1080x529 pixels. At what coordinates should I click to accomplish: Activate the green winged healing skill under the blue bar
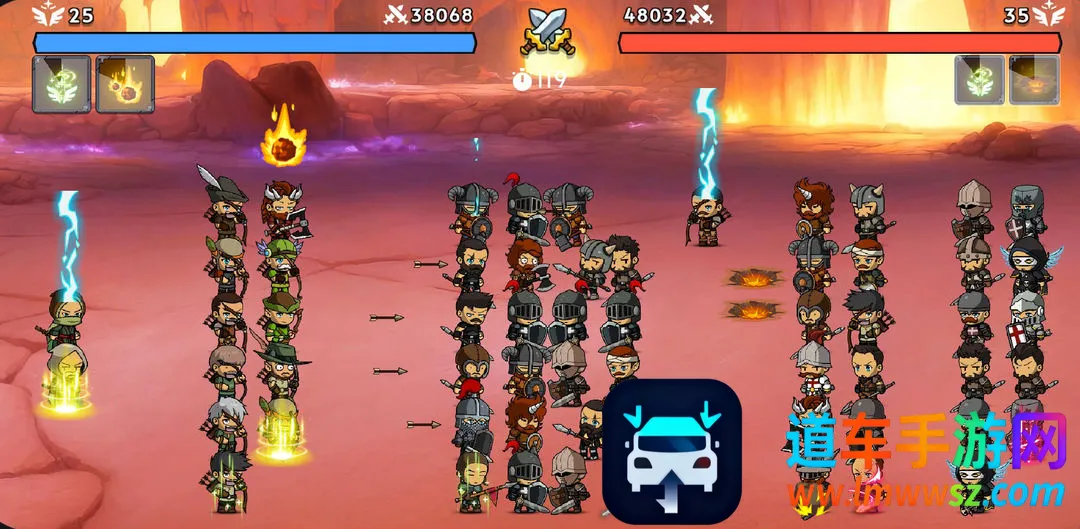point(62,84)
